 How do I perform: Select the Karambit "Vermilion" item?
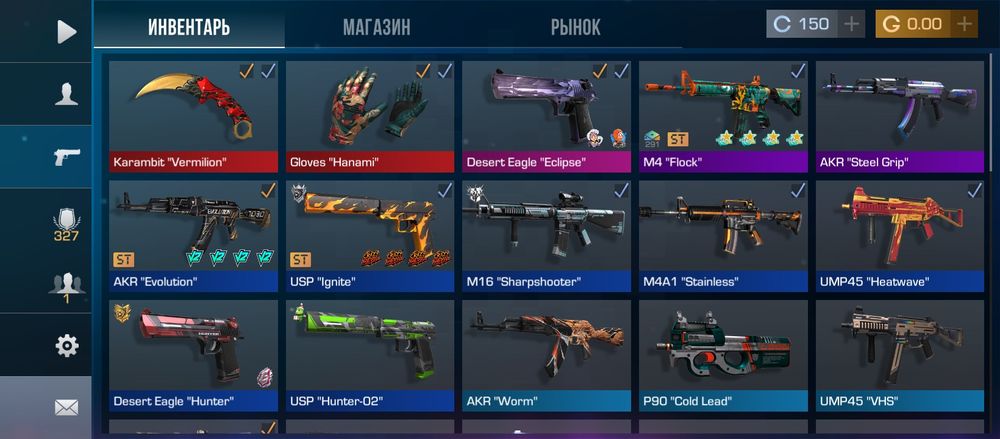193,115
